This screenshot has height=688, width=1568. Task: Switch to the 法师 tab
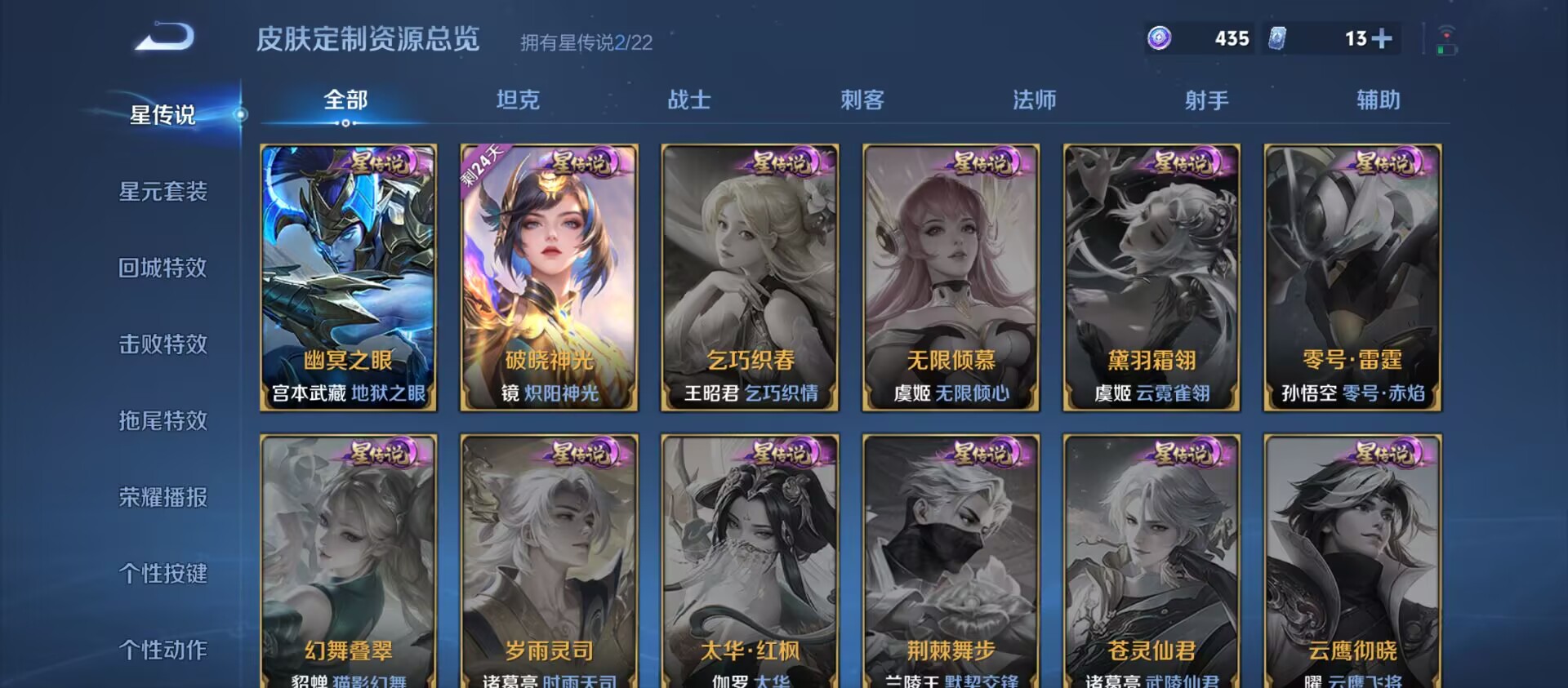click(x=1034, y=100)
